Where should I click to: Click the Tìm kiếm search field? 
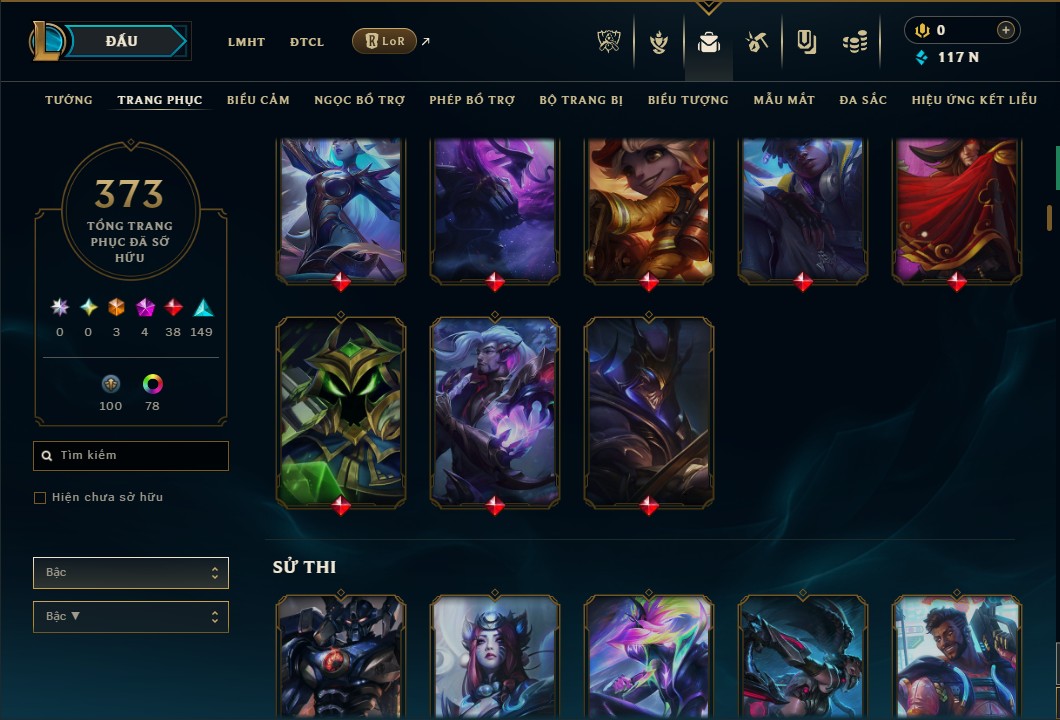pyautogui.click(x=131, y=456)
